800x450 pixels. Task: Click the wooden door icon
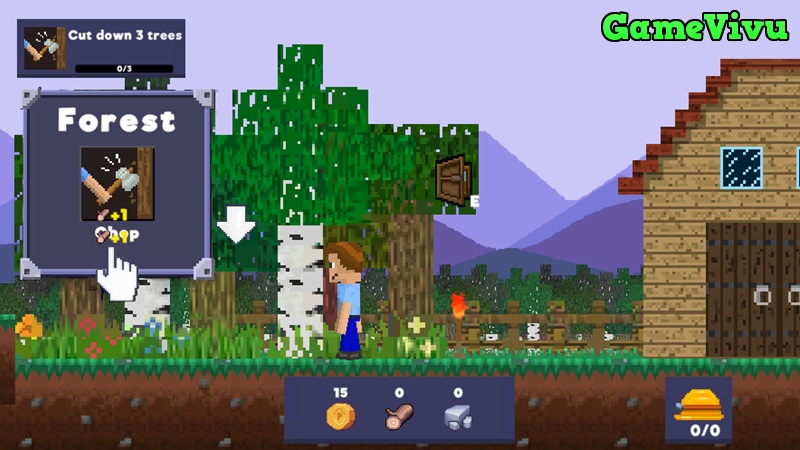point(454,179)
